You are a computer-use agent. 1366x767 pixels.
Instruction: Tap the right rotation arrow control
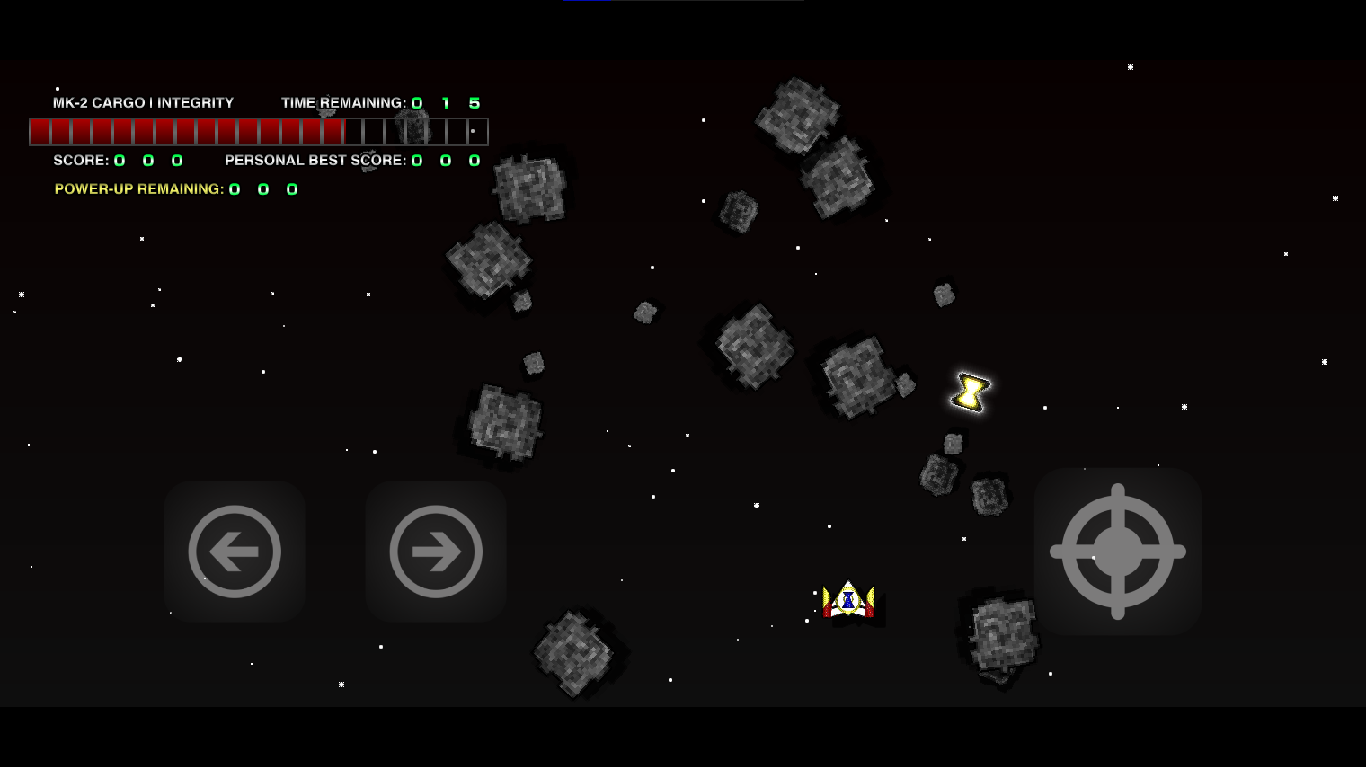(x=435, y=551)
